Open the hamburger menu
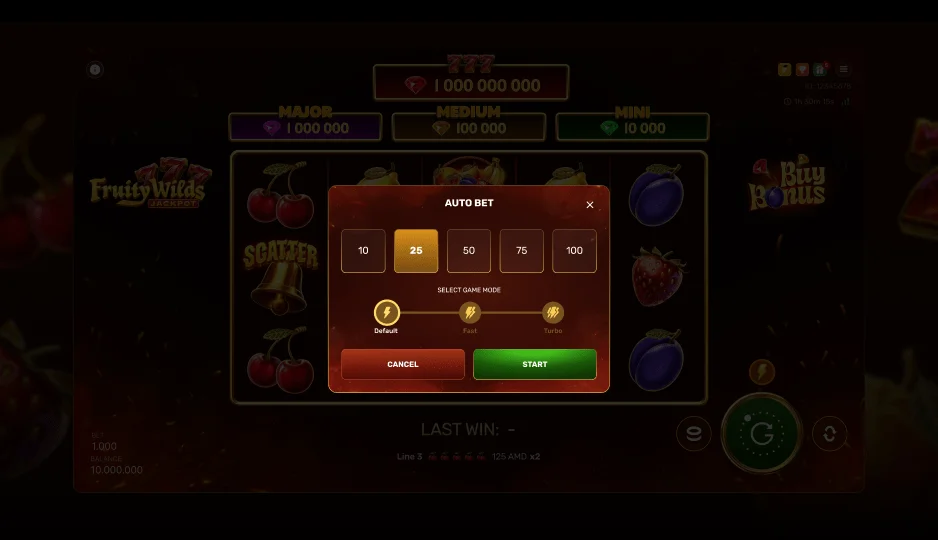This screenshot has height=540, width=938. (843, 70)
